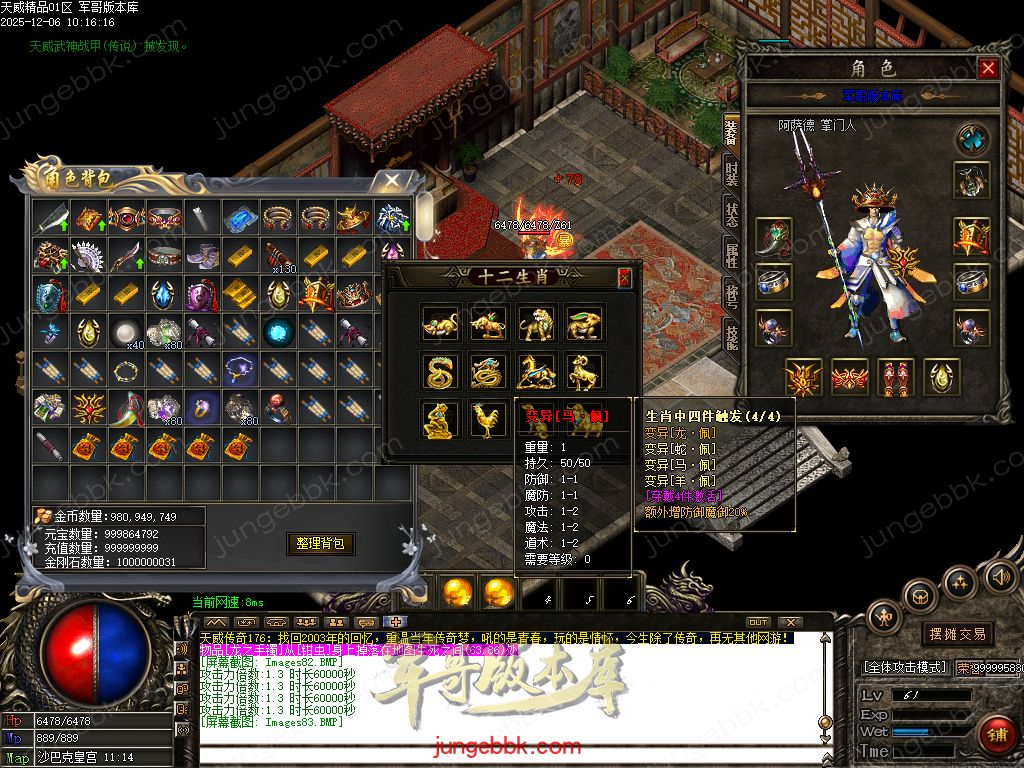Choose the golden rooster zodiac slot

tap(488, 420)
